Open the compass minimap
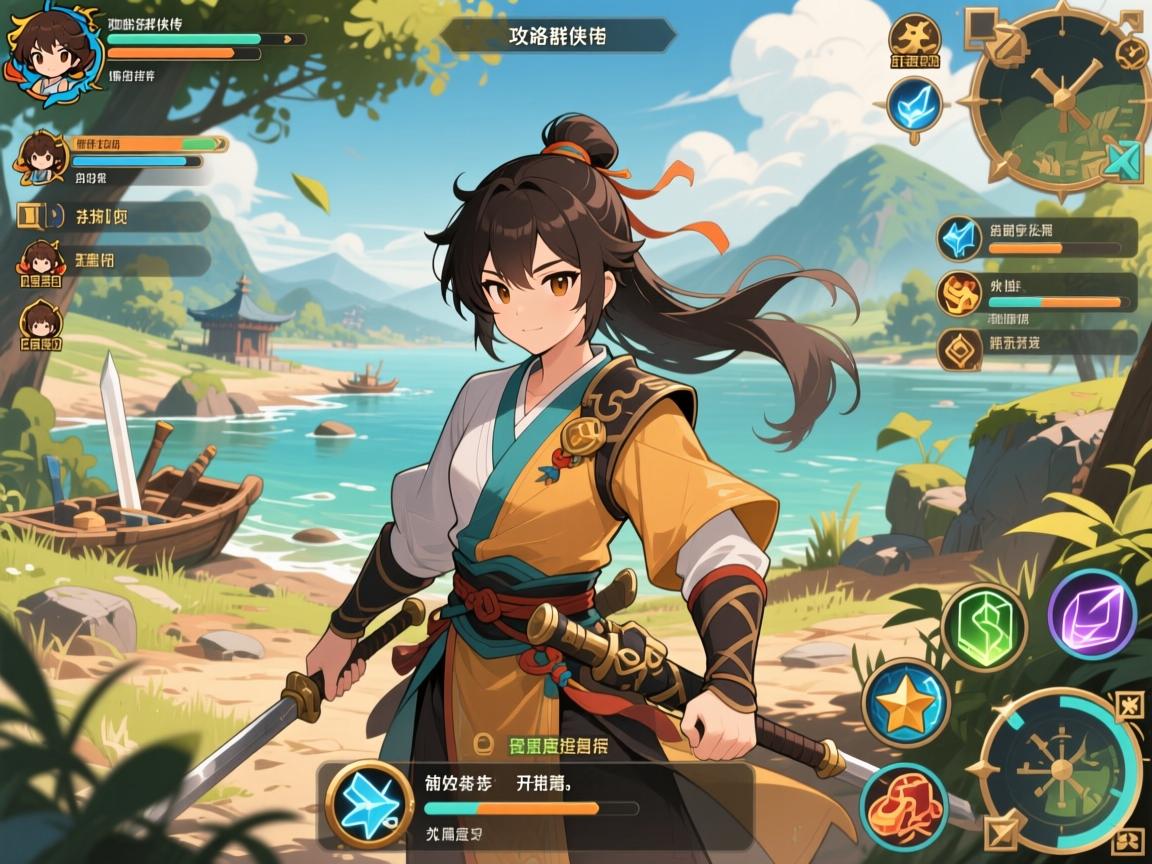The image size is (1152, 864). (1059, 97)
